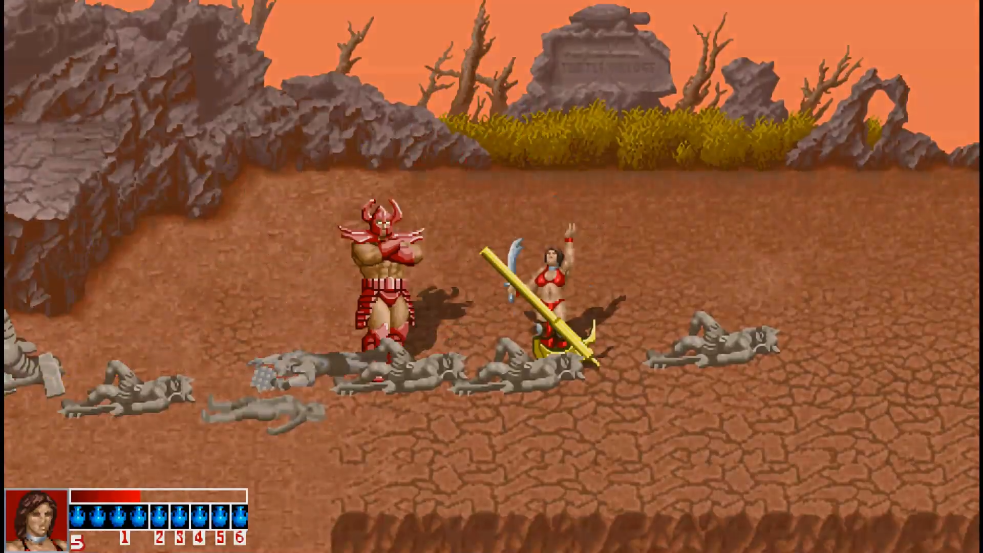
Task: Pick the magic potion marked level 4
Action: [199, 517]
